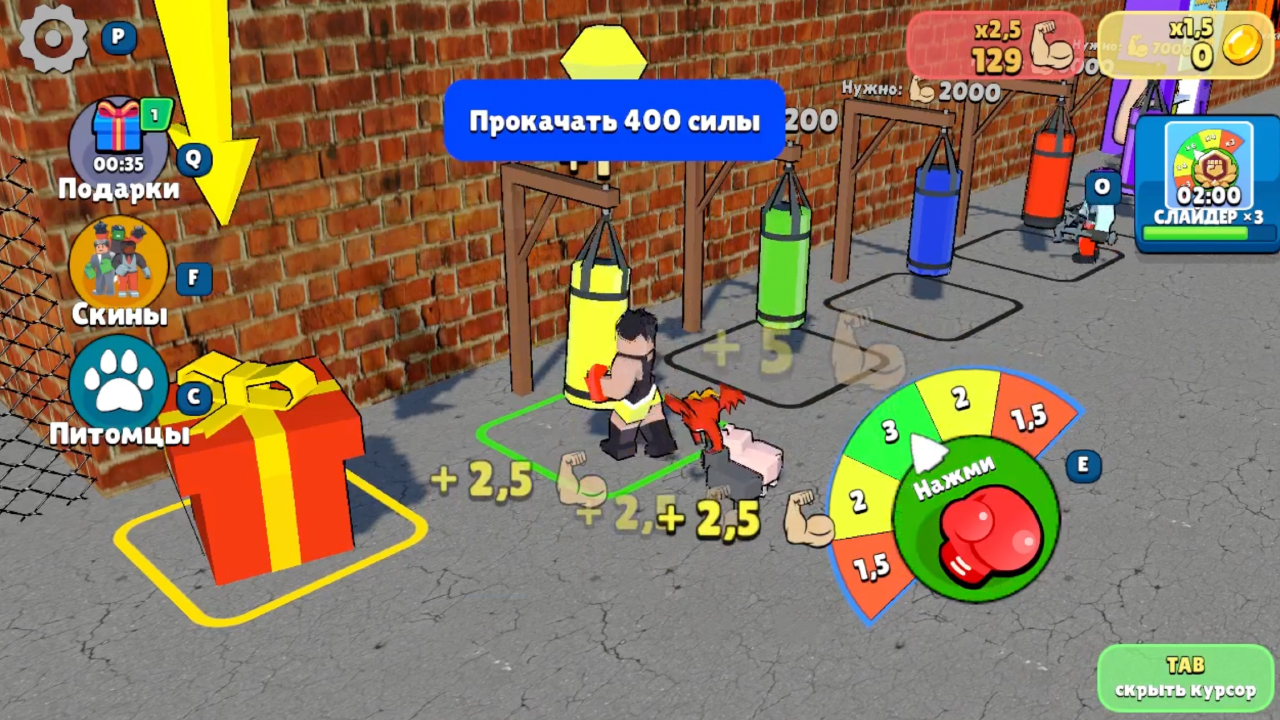Click the Прокачать 400 силы button
1280x720 pixels.
tap(614, 121)
